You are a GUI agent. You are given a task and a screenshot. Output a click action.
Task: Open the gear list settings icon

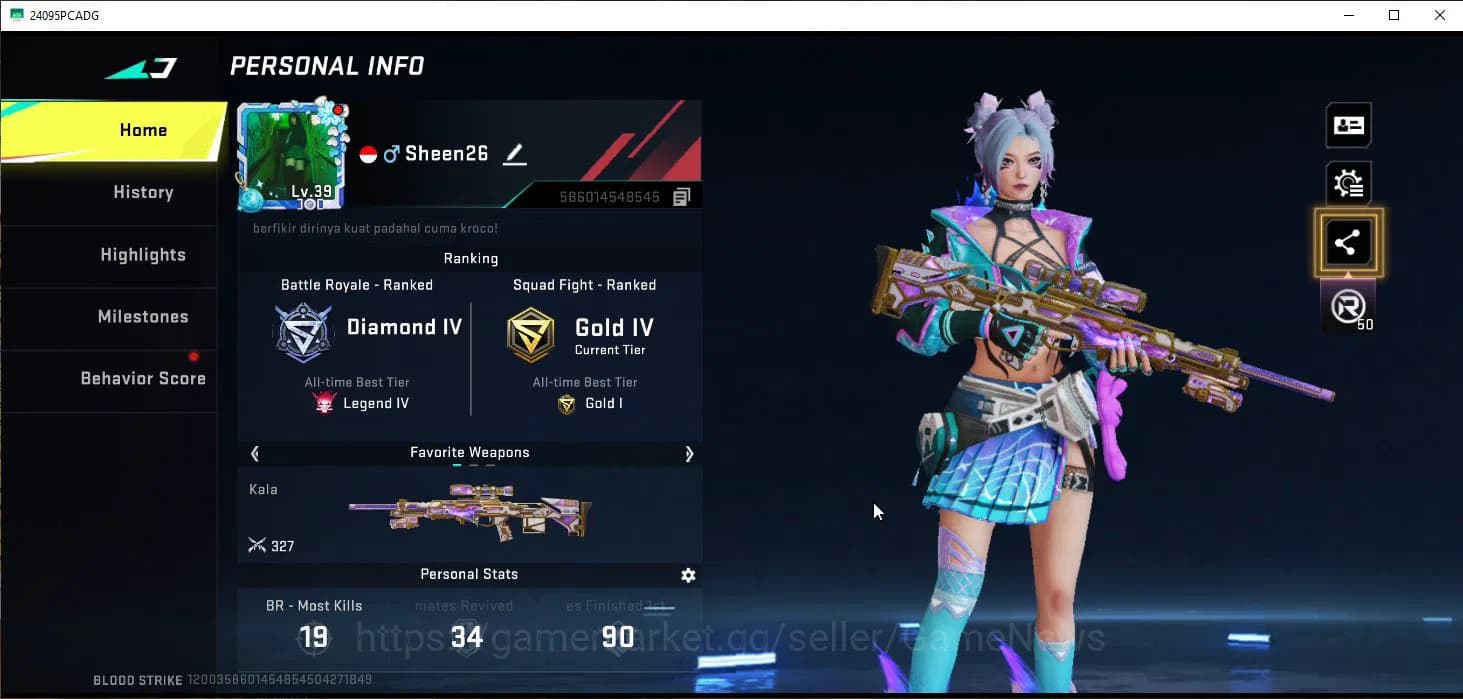pyautogui.click(x=1348, y=184)
